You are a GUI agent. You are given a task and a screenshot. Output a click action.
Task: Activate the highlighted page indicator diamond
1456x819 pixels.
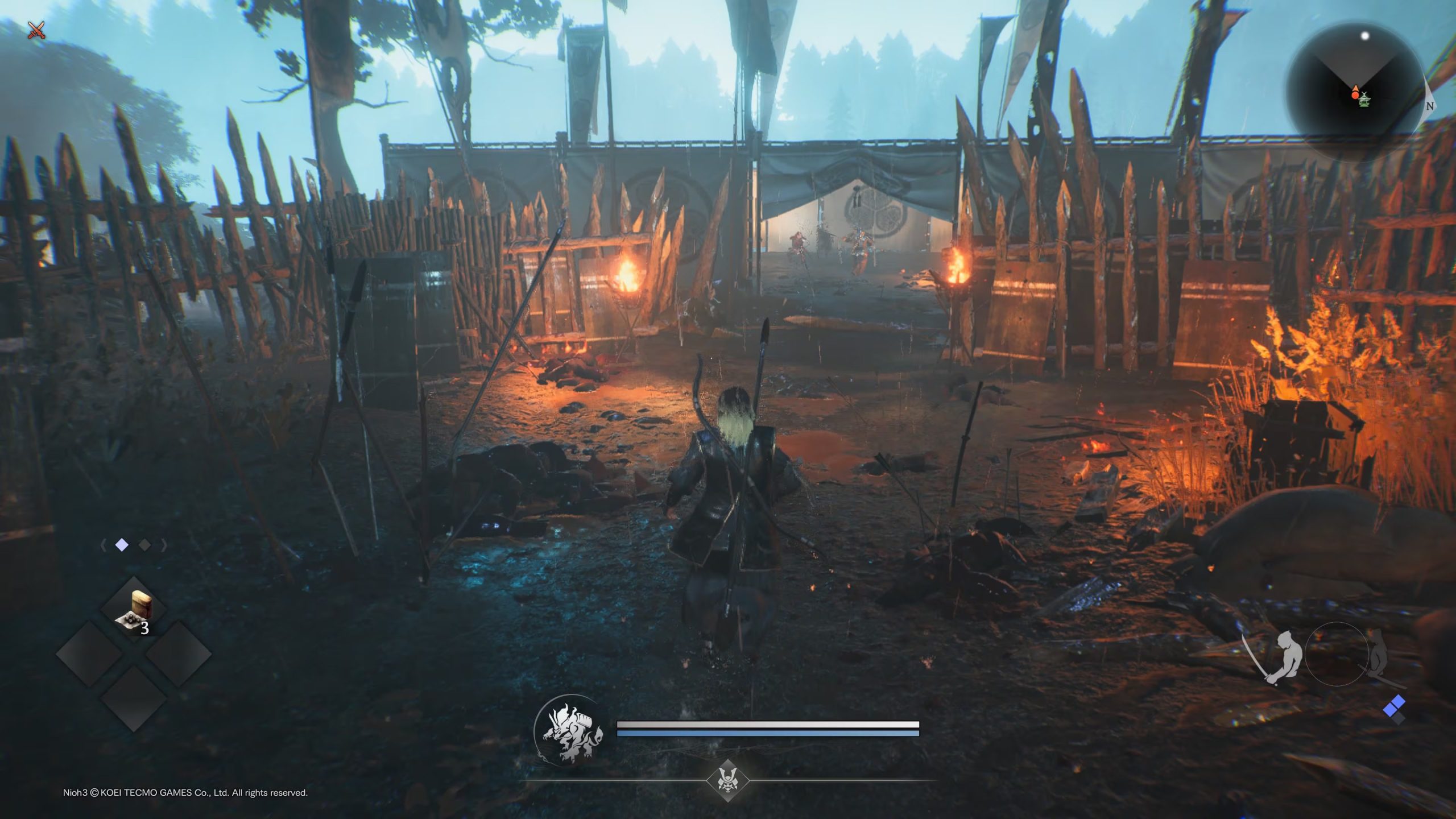122,544
